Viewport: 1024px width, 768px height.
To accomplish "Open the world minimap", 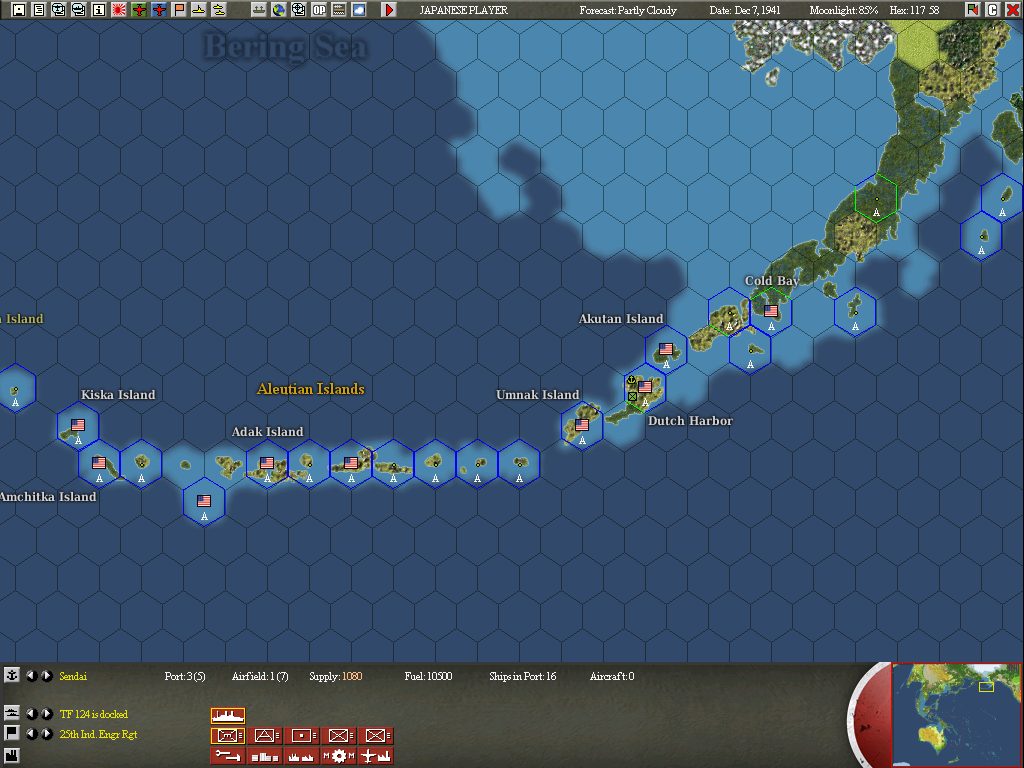I will [x=956, y=714].
